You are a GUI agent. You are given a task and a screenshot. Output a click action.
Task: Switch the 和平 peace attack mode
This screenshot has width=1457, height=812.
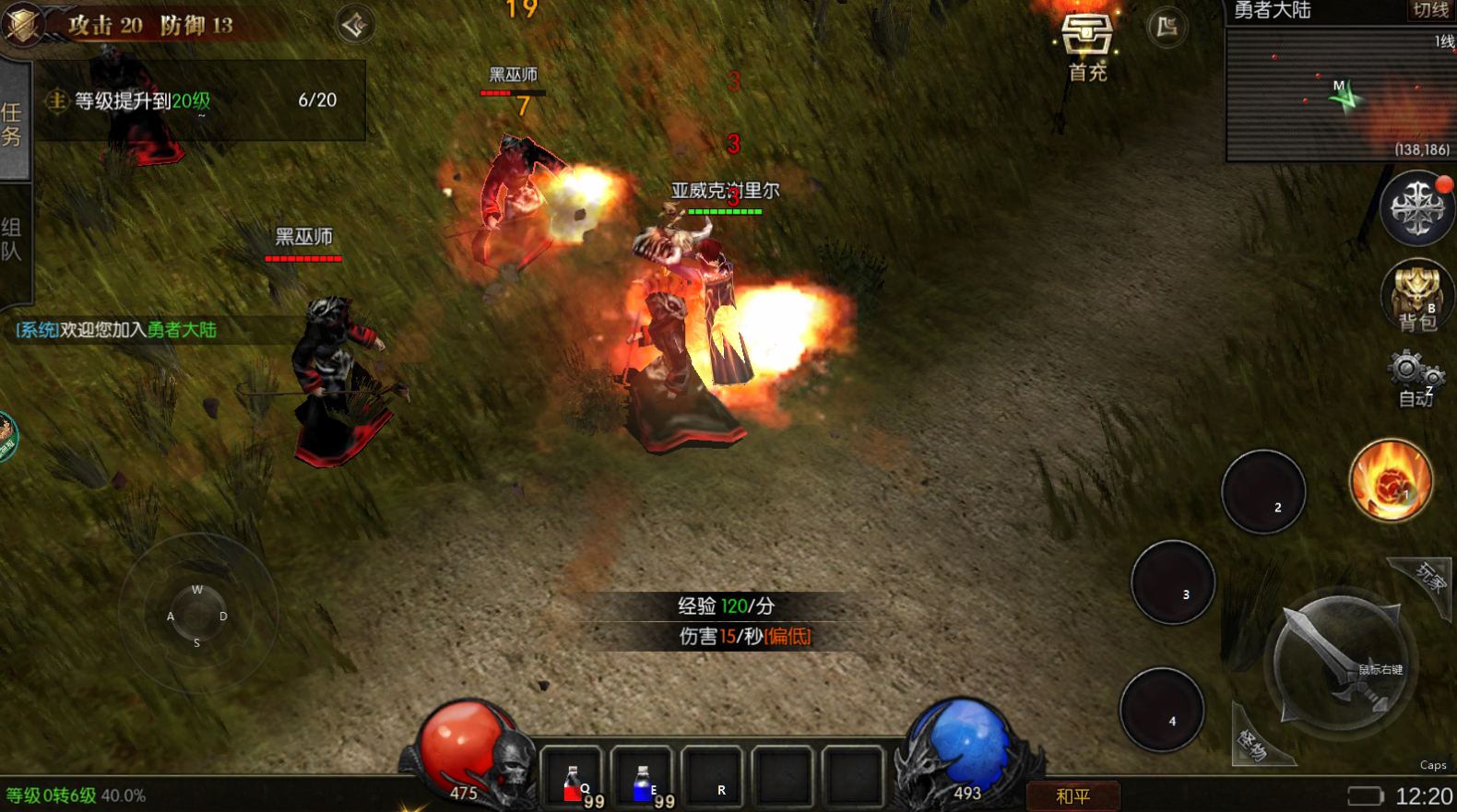tap(1073, 795)
